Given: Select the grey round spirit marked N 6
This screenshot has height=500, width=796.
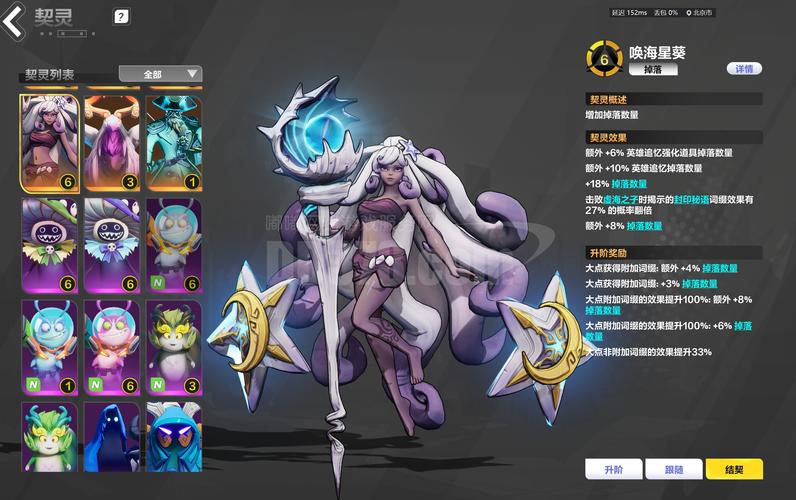Looking at the screenshot, I should tap(173, 245).
